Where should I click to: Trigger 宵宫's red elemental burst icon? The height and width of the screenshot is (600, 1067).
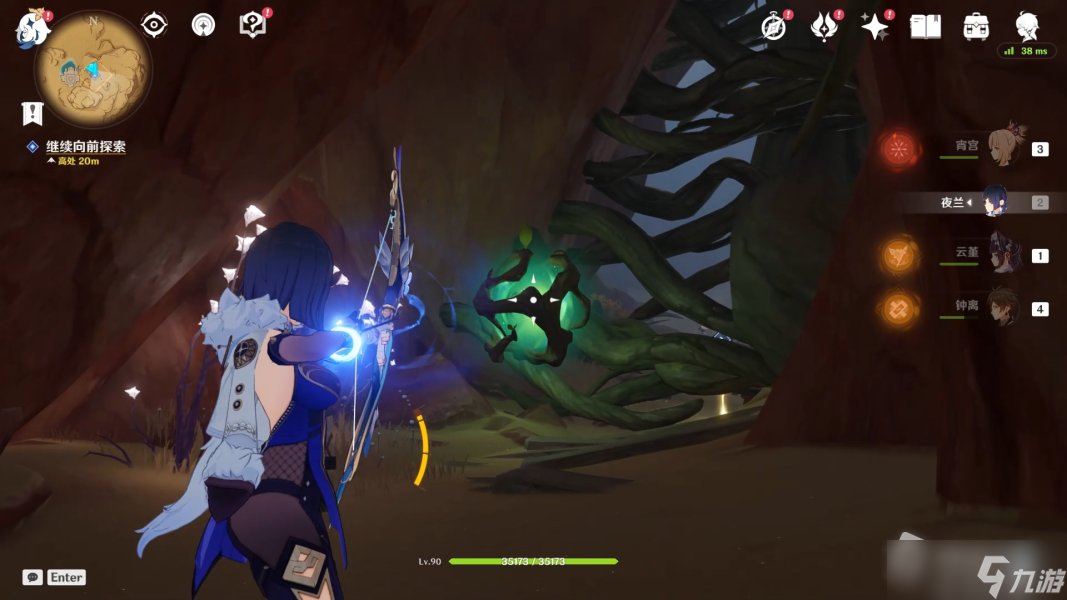pyautogui.click(x=900, y=150)
